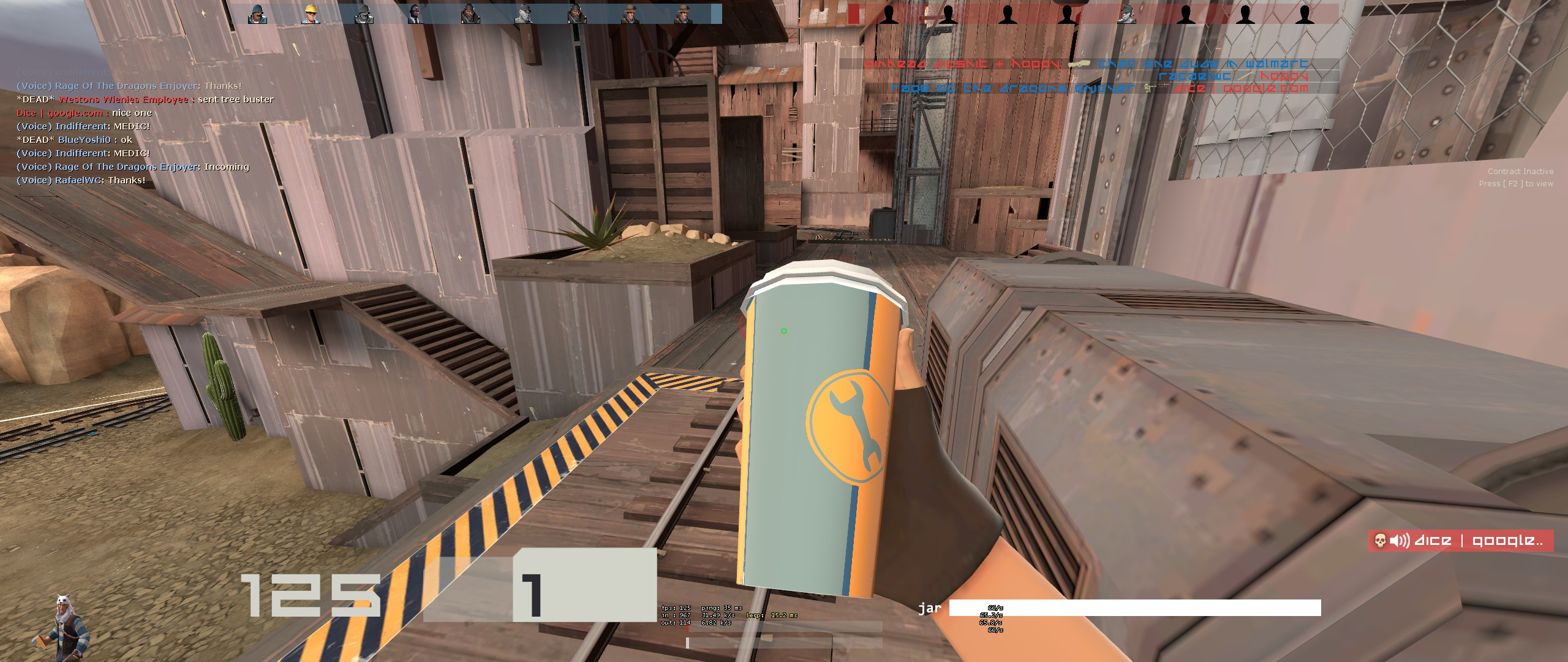Click the weapon icon in the pinhead dipshit killfeed entry
1568x662 pixels.
(x=1080, y=64)
